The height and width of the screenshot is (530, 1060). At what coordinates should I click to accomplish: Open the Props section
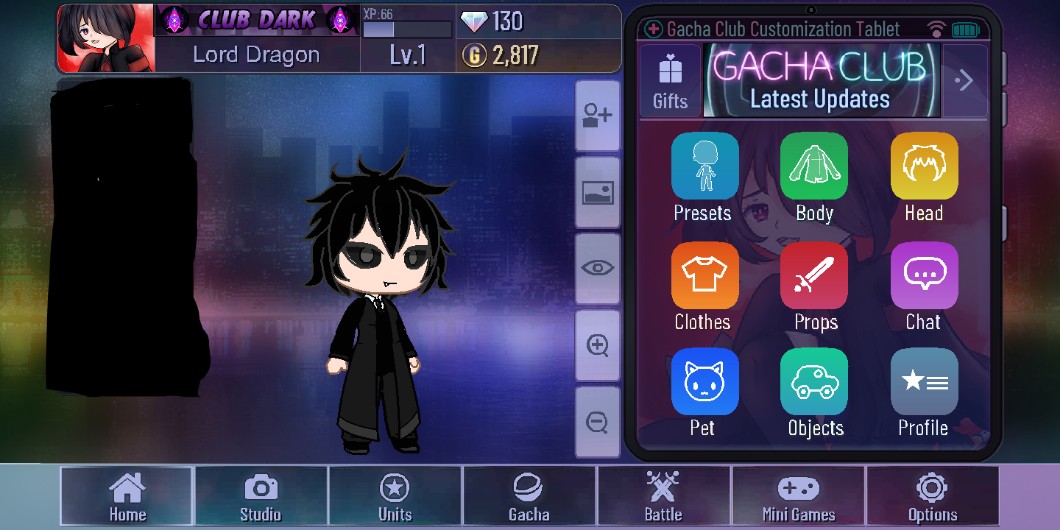[814, 276]
